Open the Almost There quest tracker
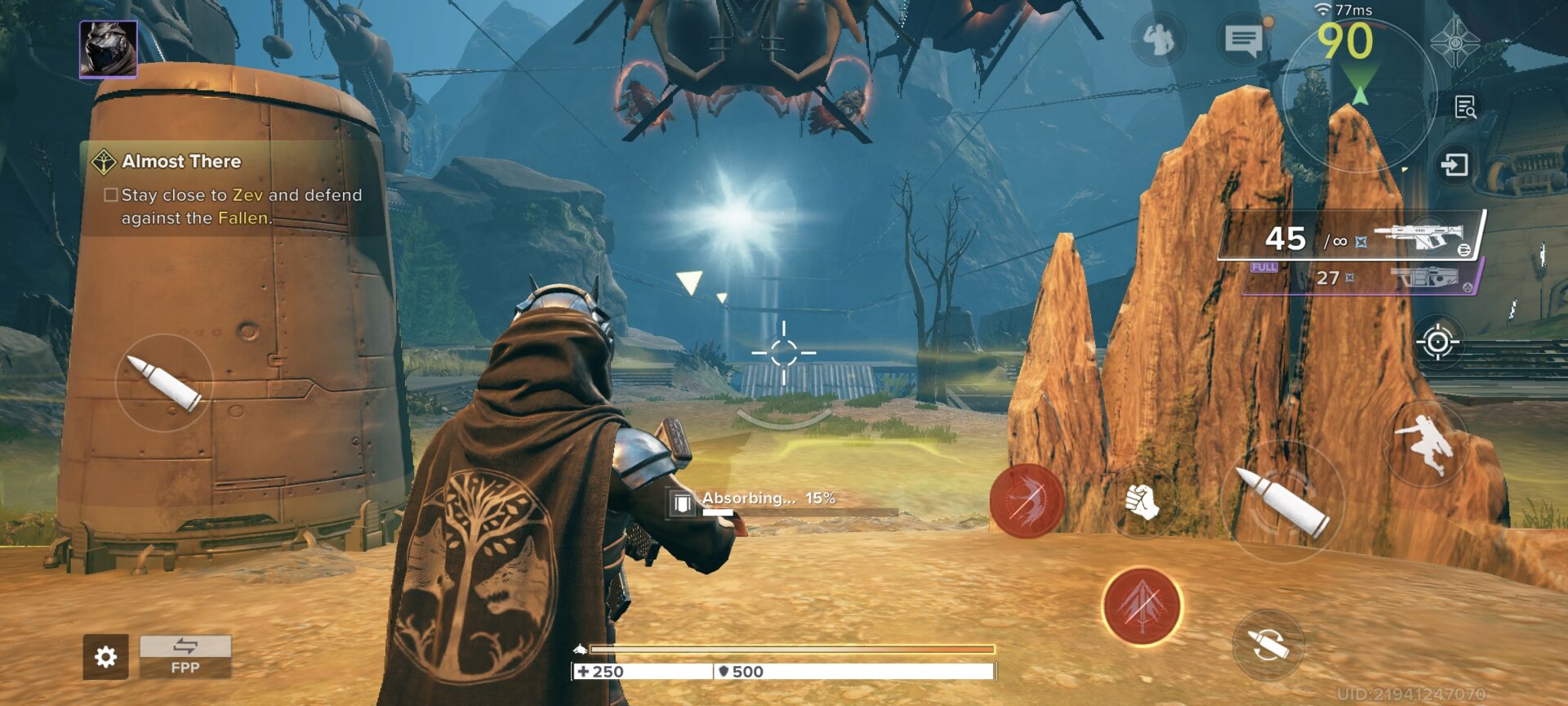1568x706 pixels. coord(181,161)
